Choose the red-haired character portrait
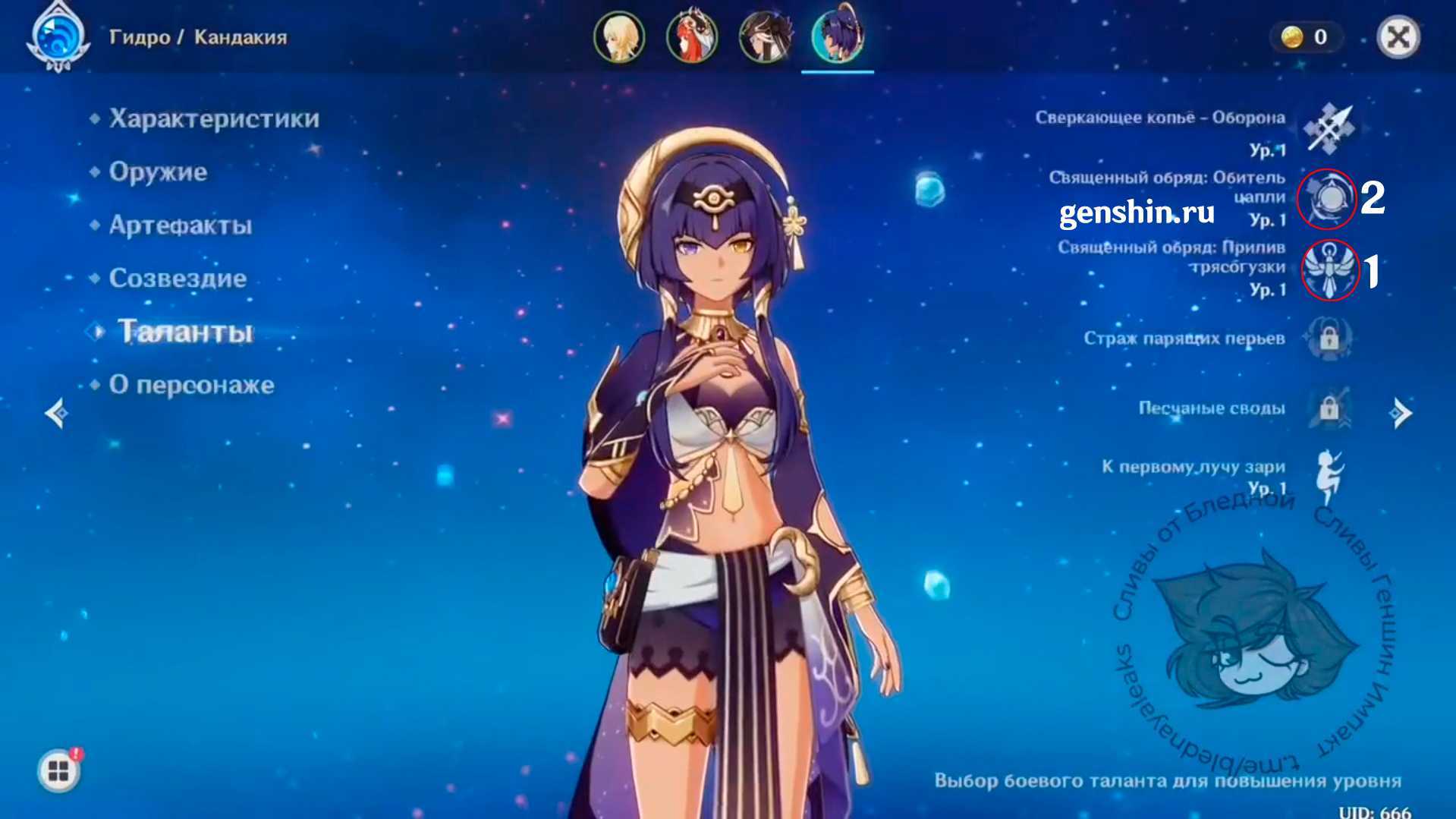The width and height of the screenshot is (1456, 819). tap(691, 37)
